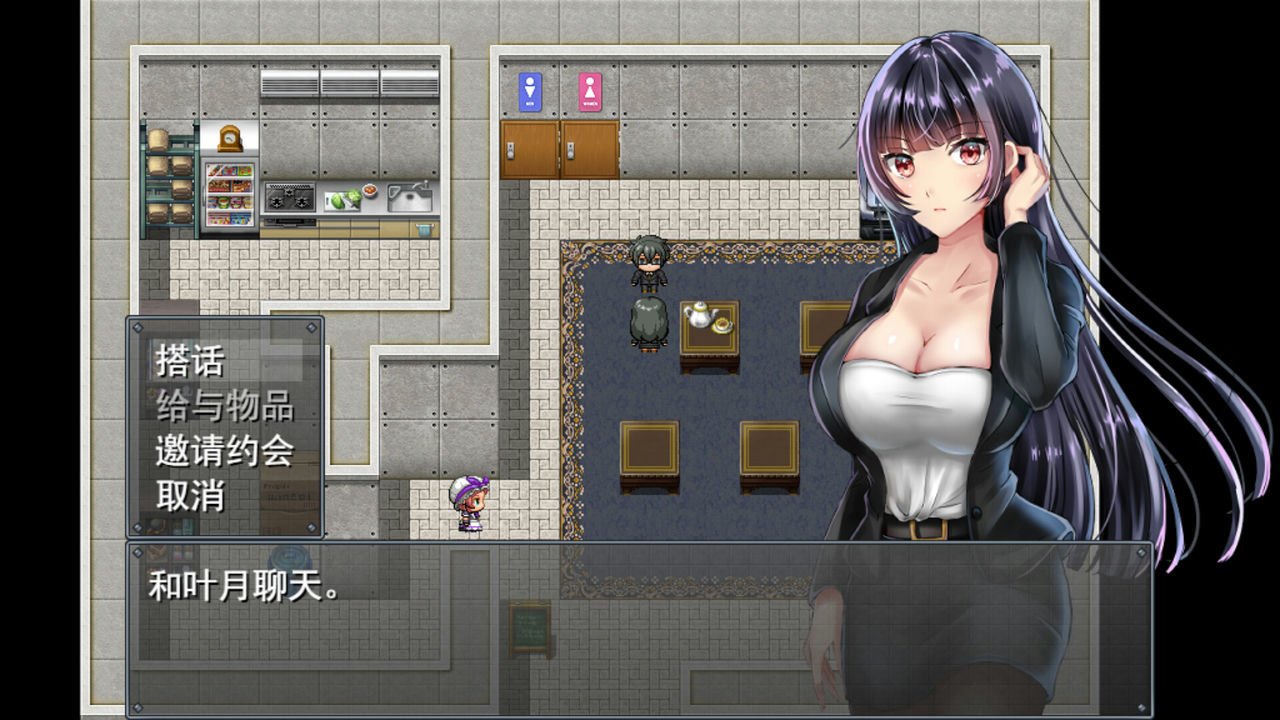The width and height of the screenshot is (1280, 720).
Task: Click the men's restroom wooden door
Action: click(x=530, y=147)
